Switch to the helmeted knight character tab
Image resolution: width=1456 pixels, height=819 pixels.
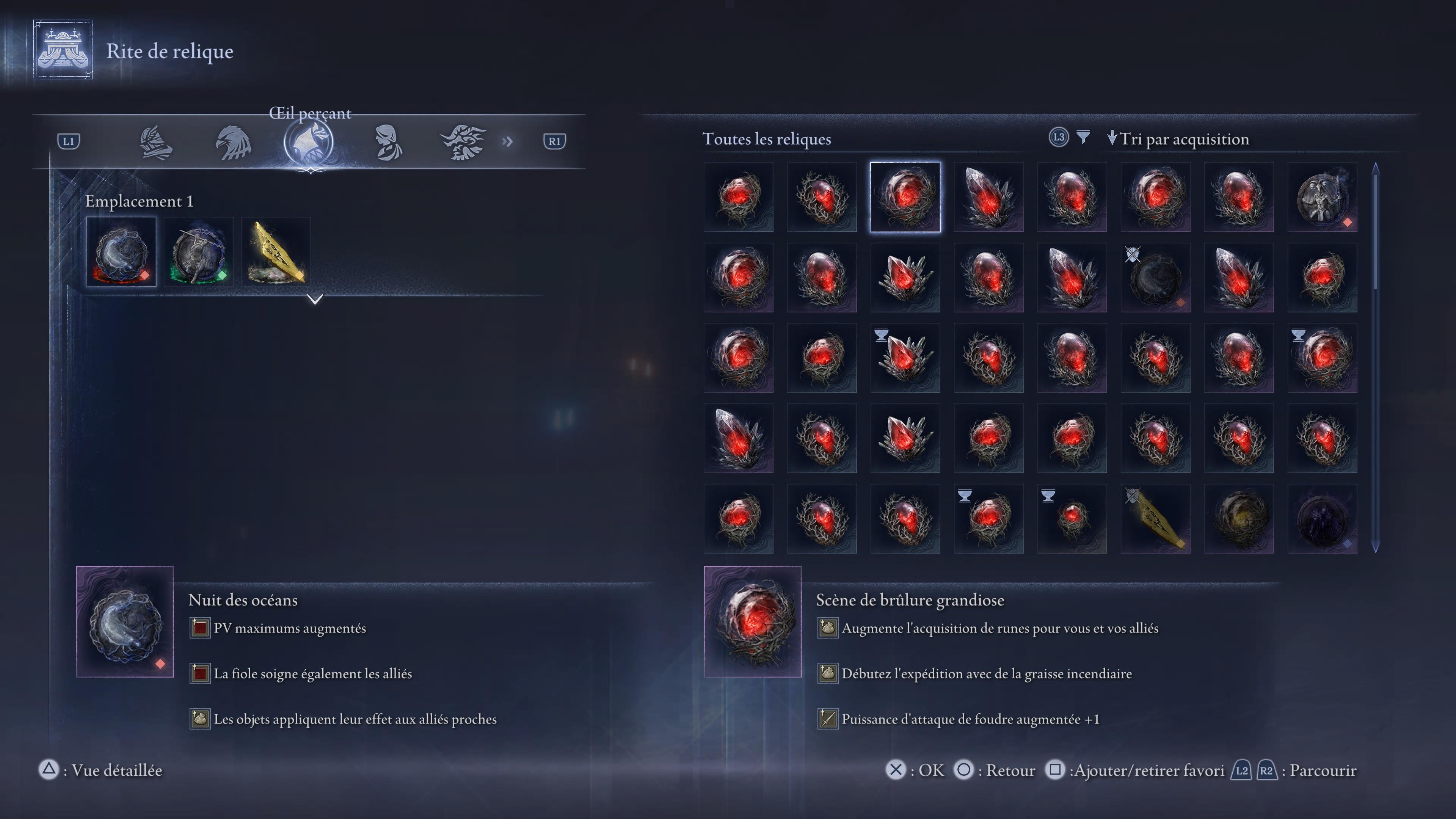(155, 142)
